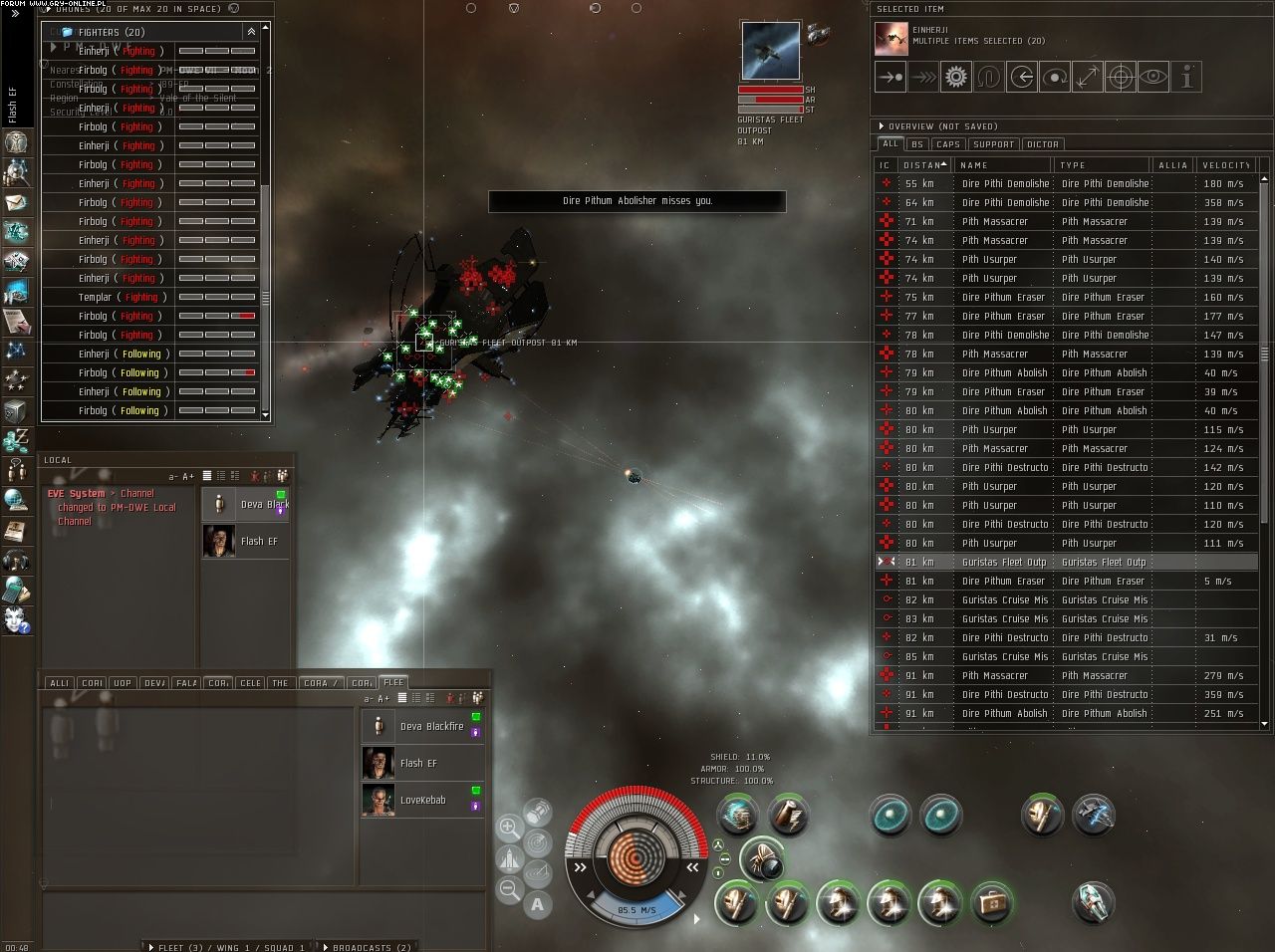Viewport: 1275px width, 952px height.
Task: Switch to the CAPS overview tab
Action: (947, 144)
